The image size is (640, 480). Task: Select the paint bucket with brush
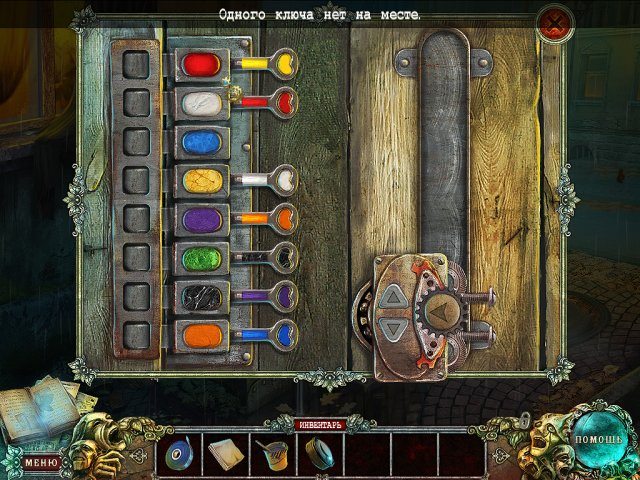coord(272,454)
